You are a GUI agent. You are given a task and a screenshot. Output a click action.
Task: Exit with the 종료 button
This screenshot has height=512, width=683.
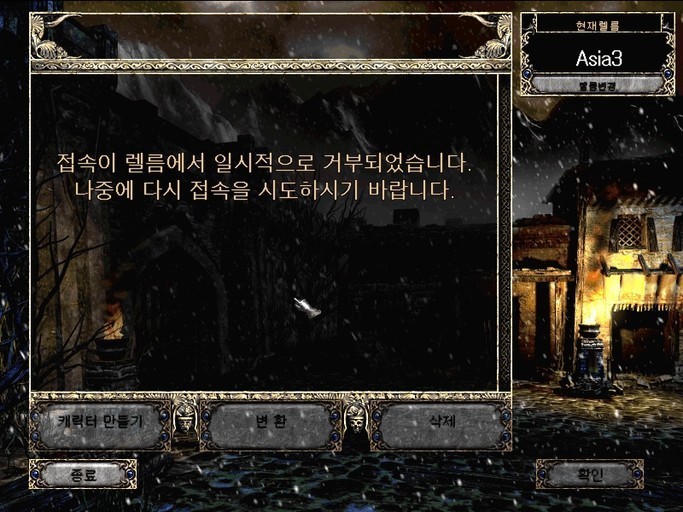83,474
